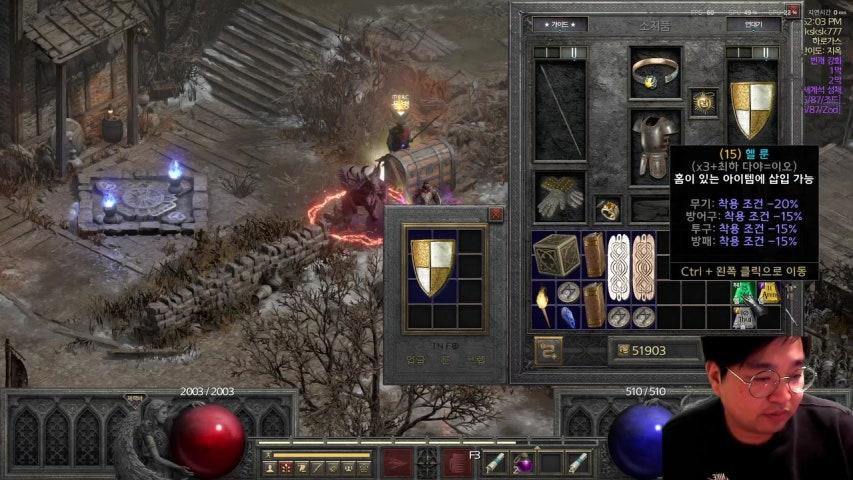Pick up the torch charm
The width and height of the screenshot is (853, 480).
(x=543, y=303)
